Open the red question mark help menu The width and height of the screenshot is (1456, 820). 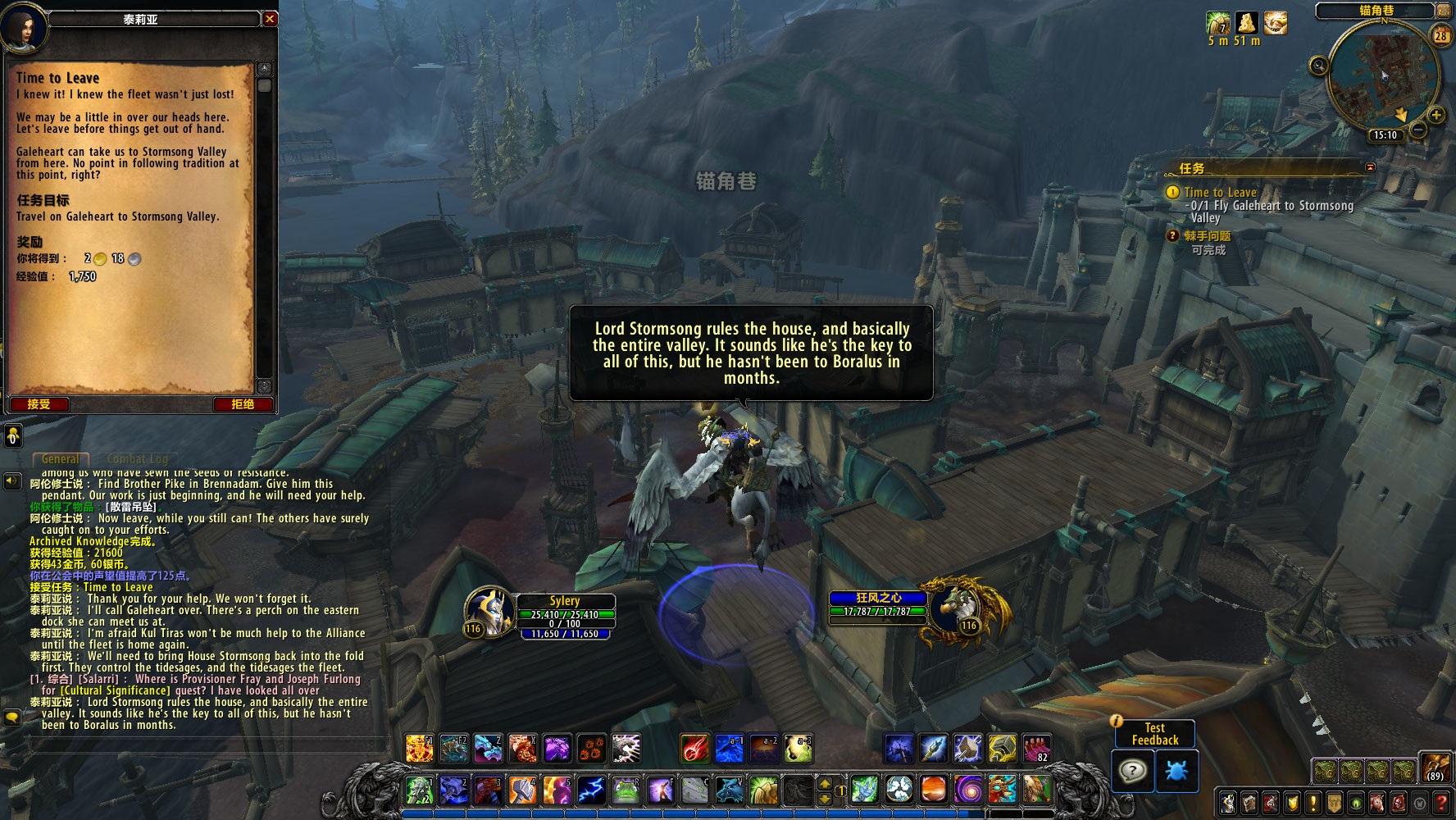pyautogui.click(x=1441, y=803)
